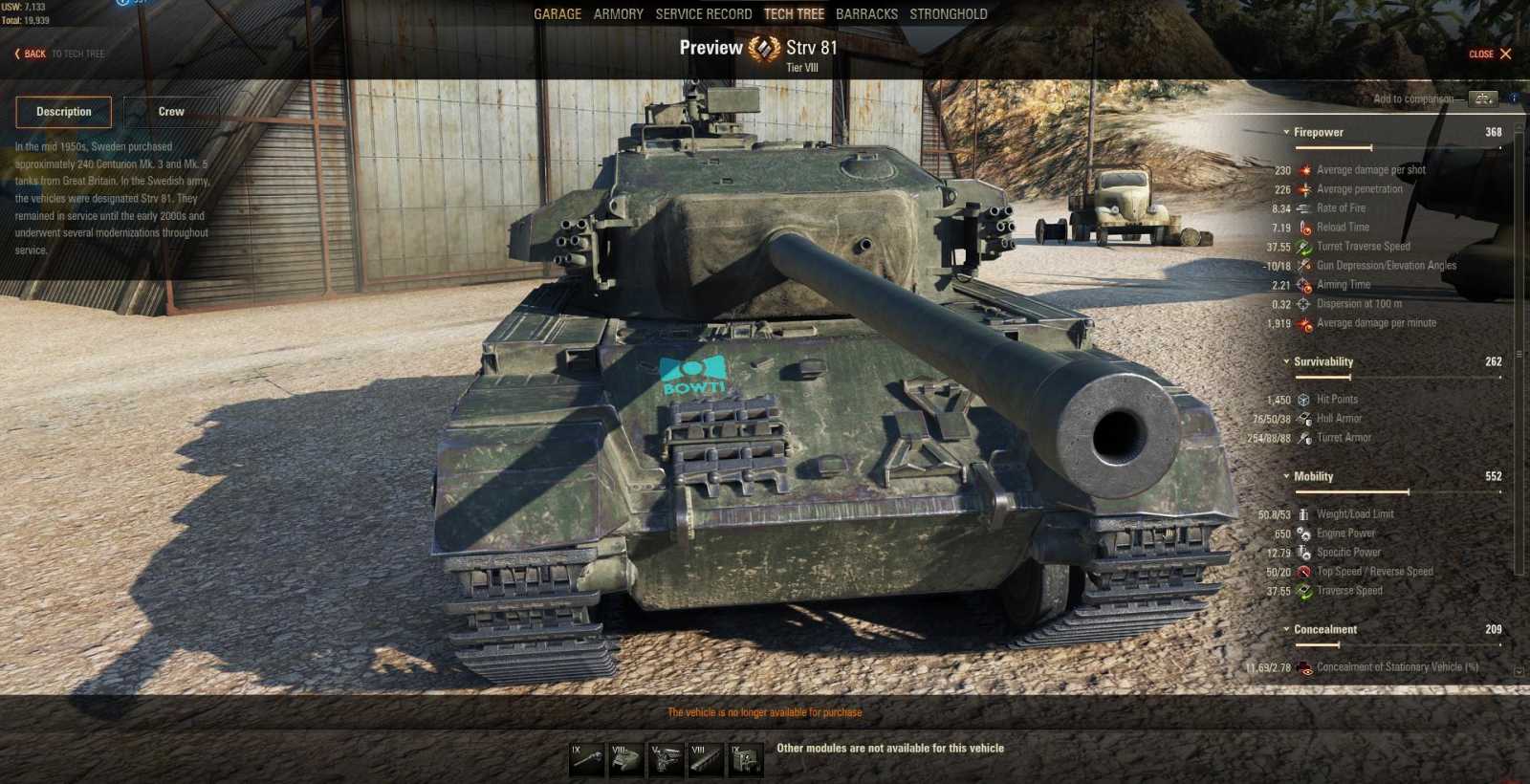Screen dimensions: 1530x784
Task: Open the vehicle info tooltip icon beside comparison
Action: (x=1514, y=98)
